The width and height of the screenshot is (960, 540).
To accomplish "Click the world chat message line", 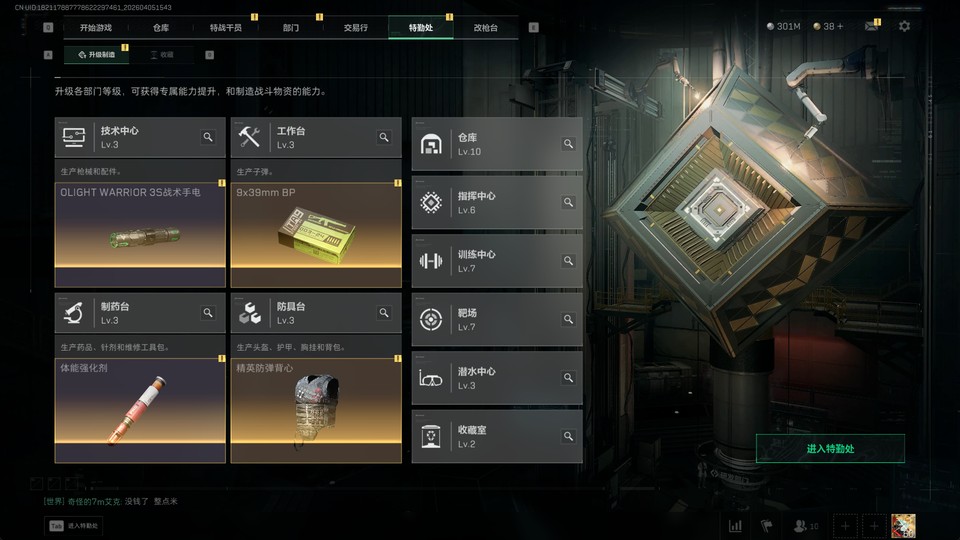I will [110, 501].
